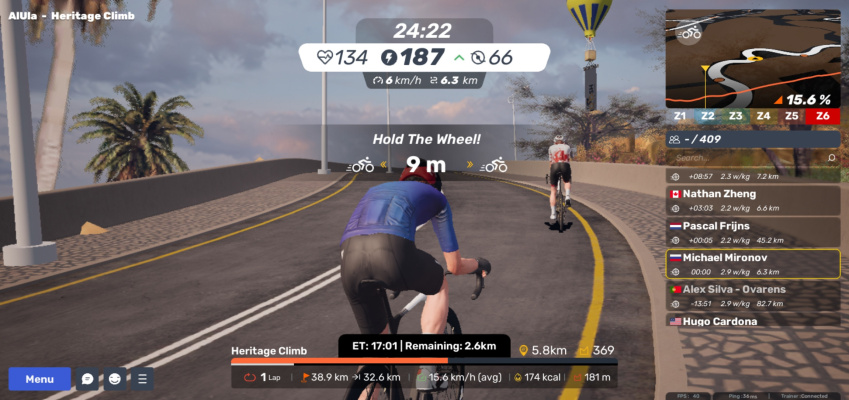Screen dimensions: 849x400
Task: Select Nathan Zheng in the rider list
Action: click(753, 200)
